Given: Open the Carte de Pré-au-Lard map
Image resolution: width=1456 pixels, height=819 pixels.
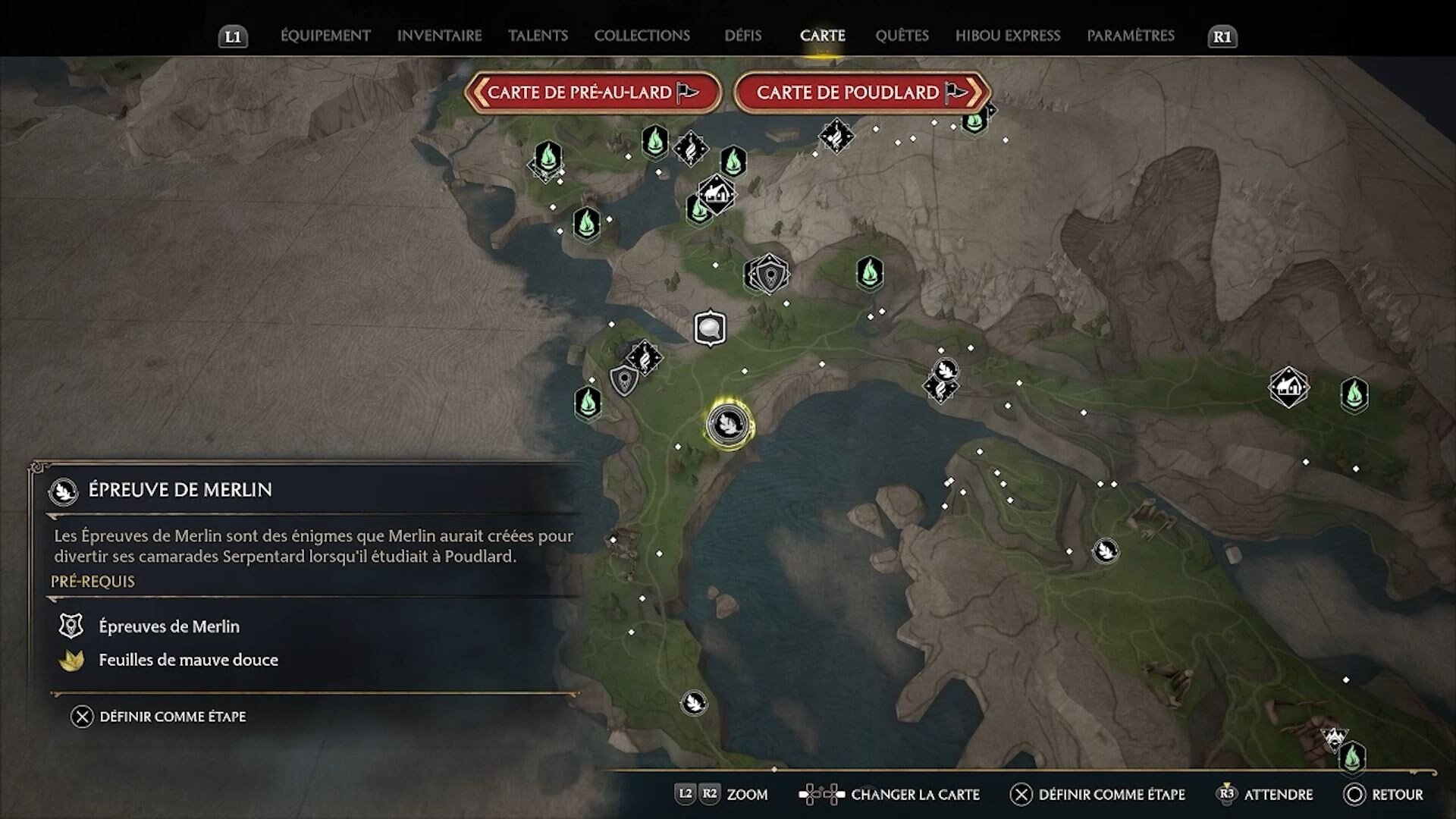Looking at the screenshot, I should (x=592, y=93).
